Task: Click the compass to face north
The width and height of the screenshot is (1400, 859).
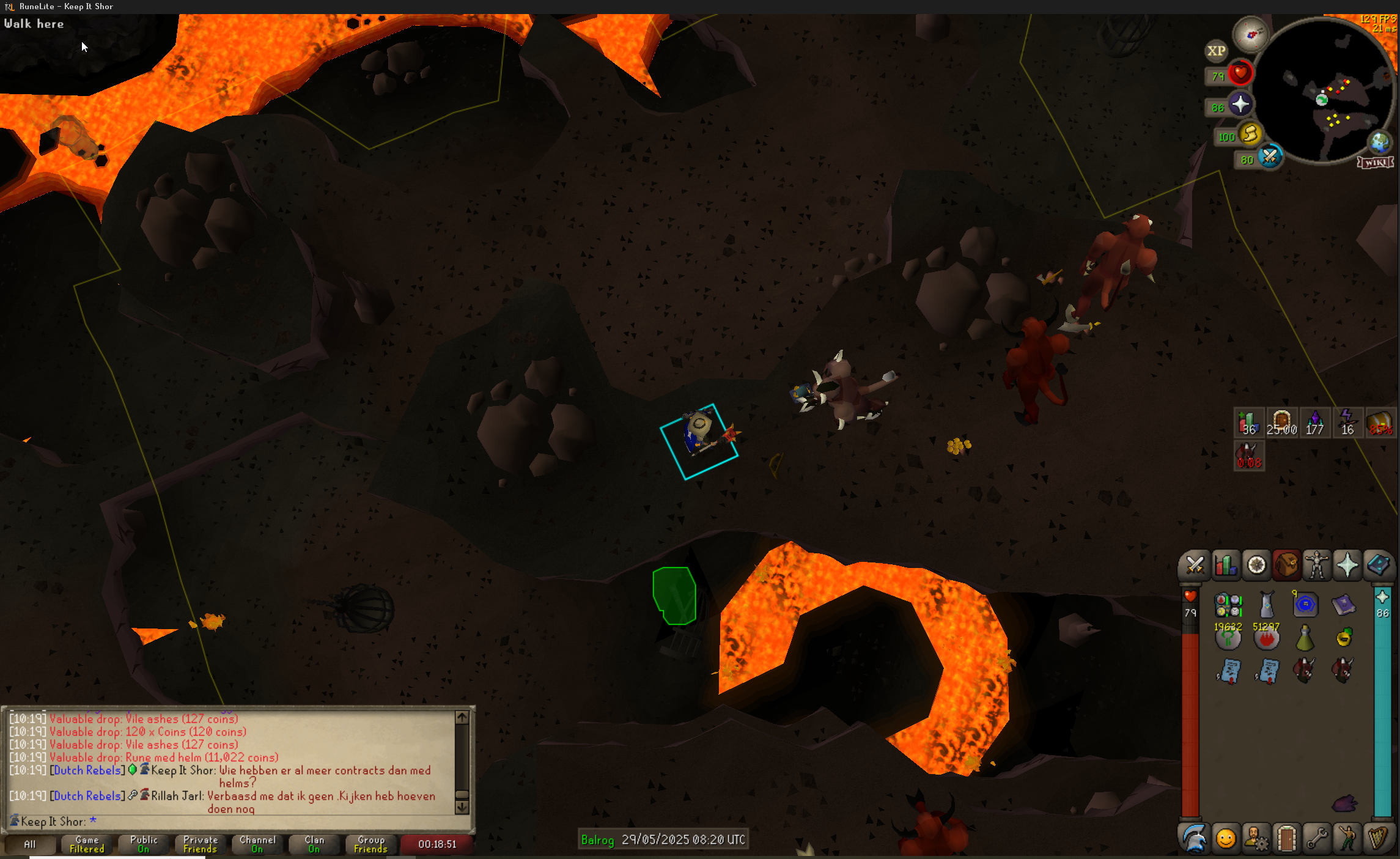Action: click(1250, 35)
